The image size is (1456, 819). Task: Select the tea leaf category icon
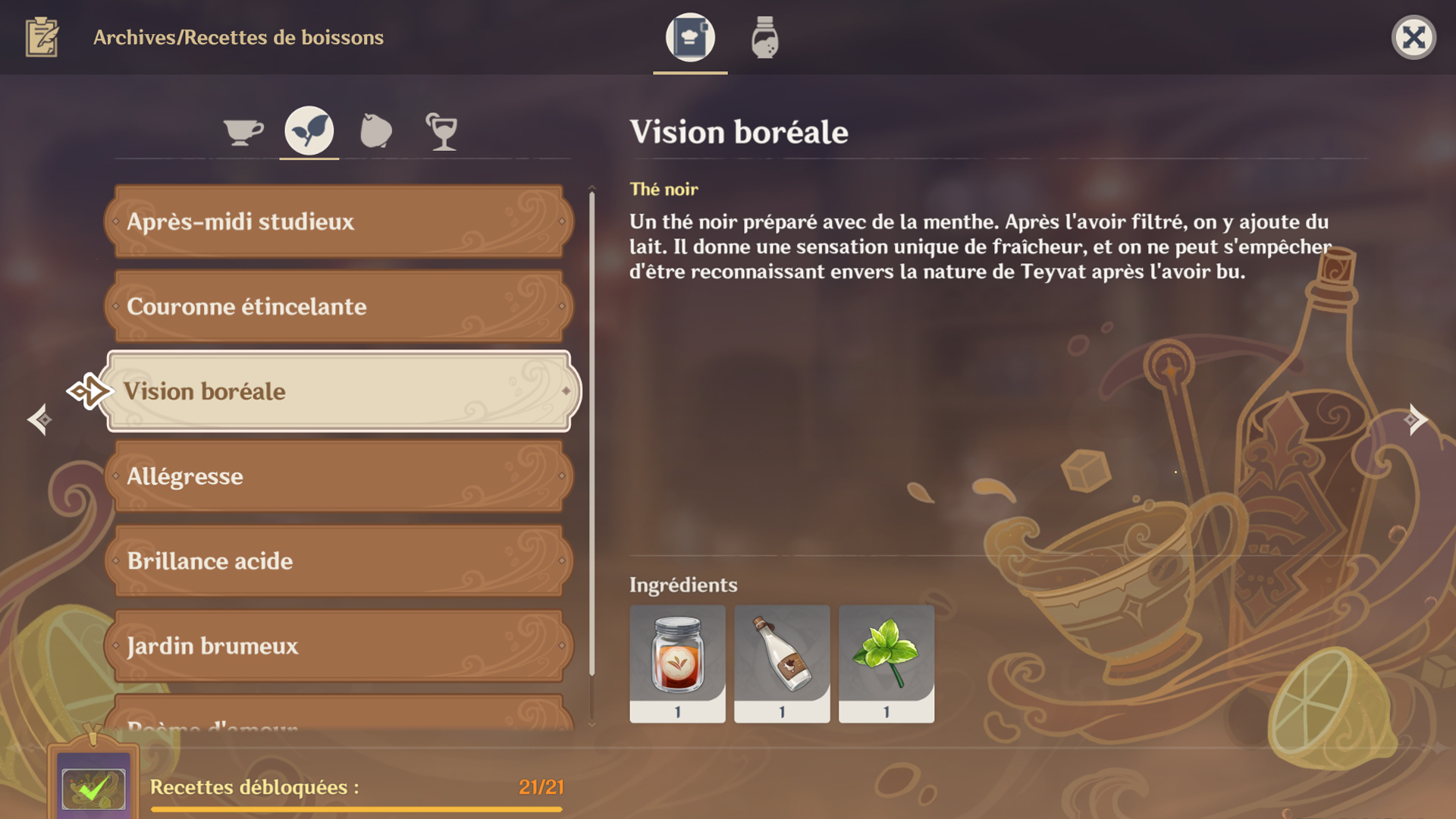(308, 130)
